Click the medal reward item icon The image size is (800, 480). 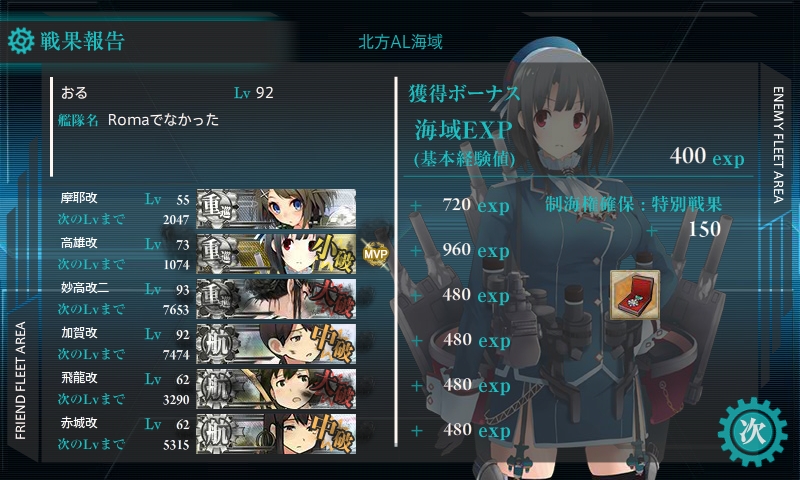632,294
